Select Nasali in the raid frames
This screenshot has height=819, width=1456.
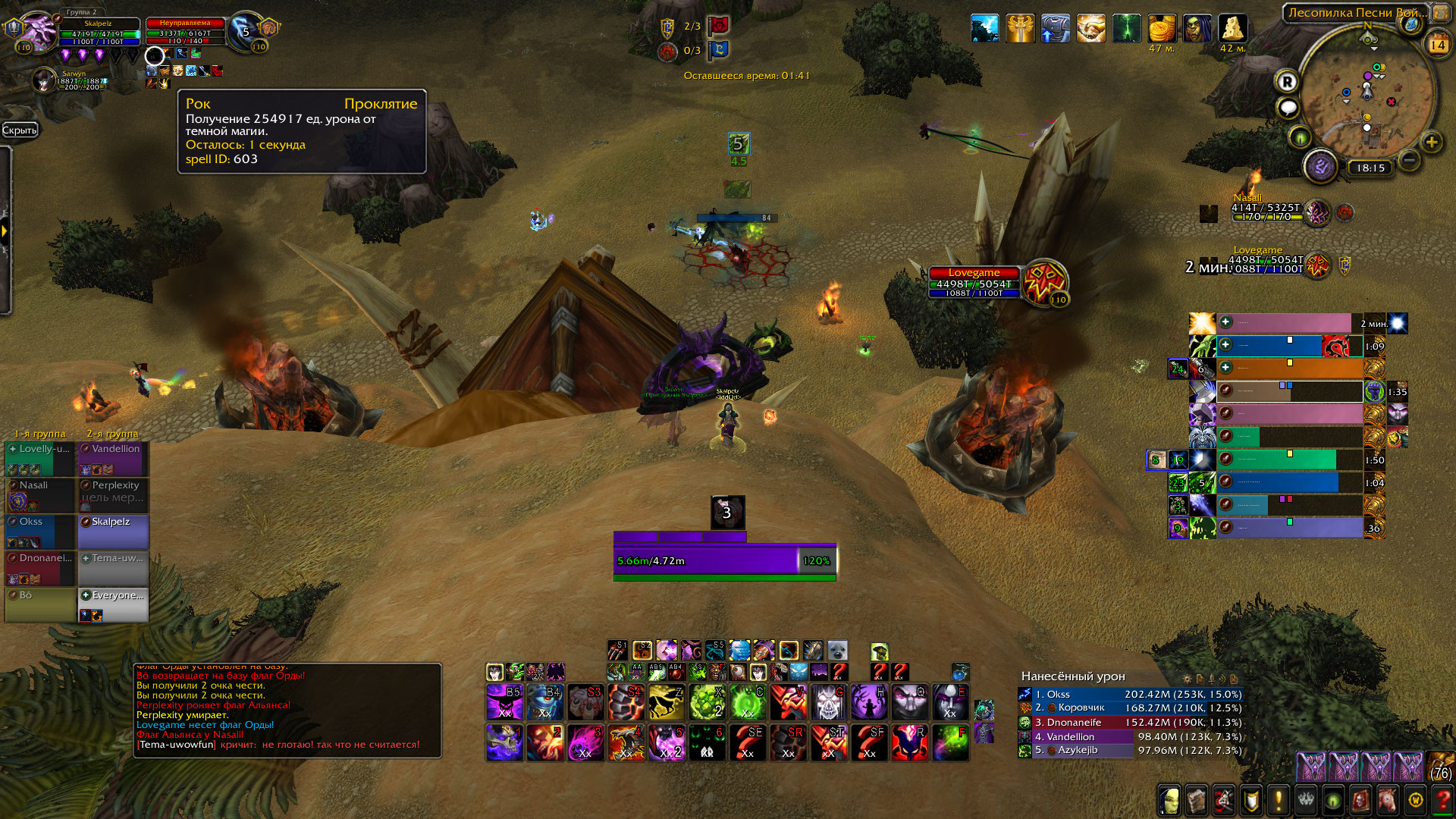(x=39, y=494)
